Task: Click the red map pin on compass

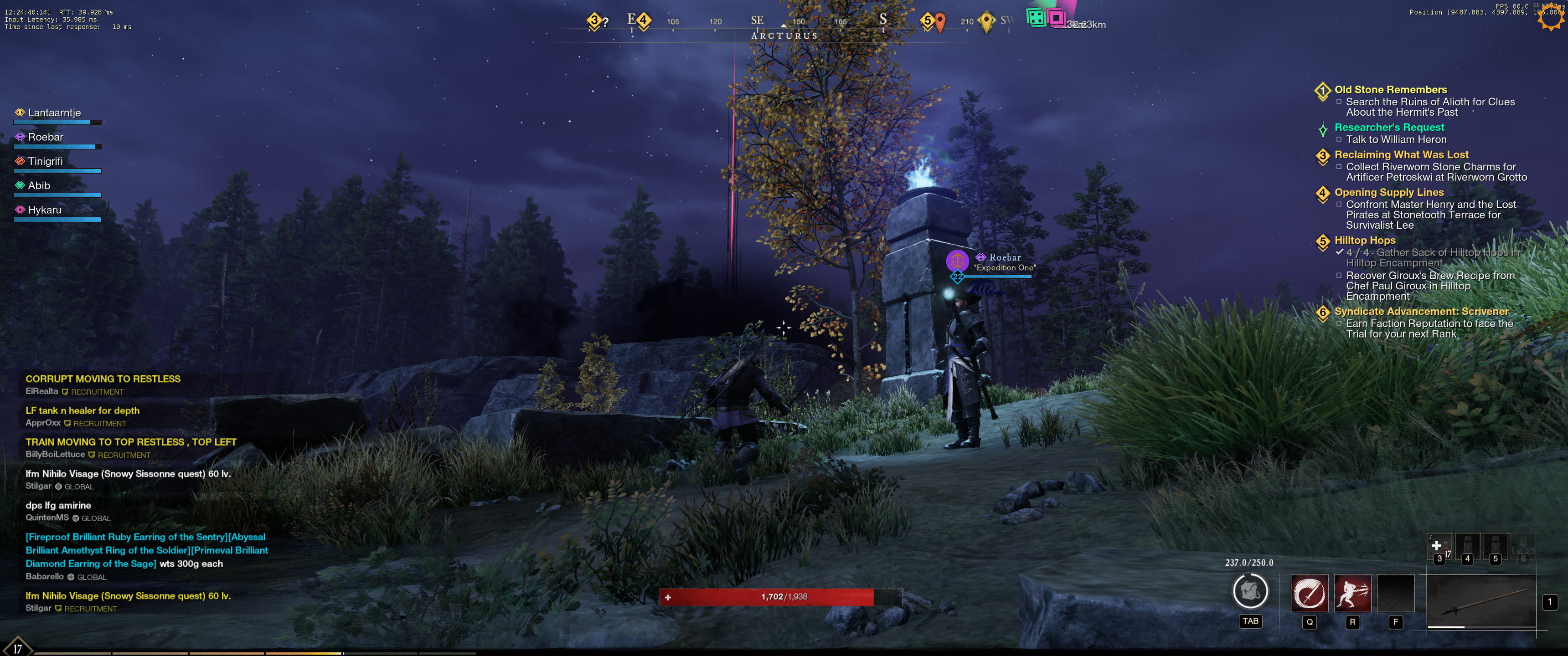Action: tap(940, 22)
